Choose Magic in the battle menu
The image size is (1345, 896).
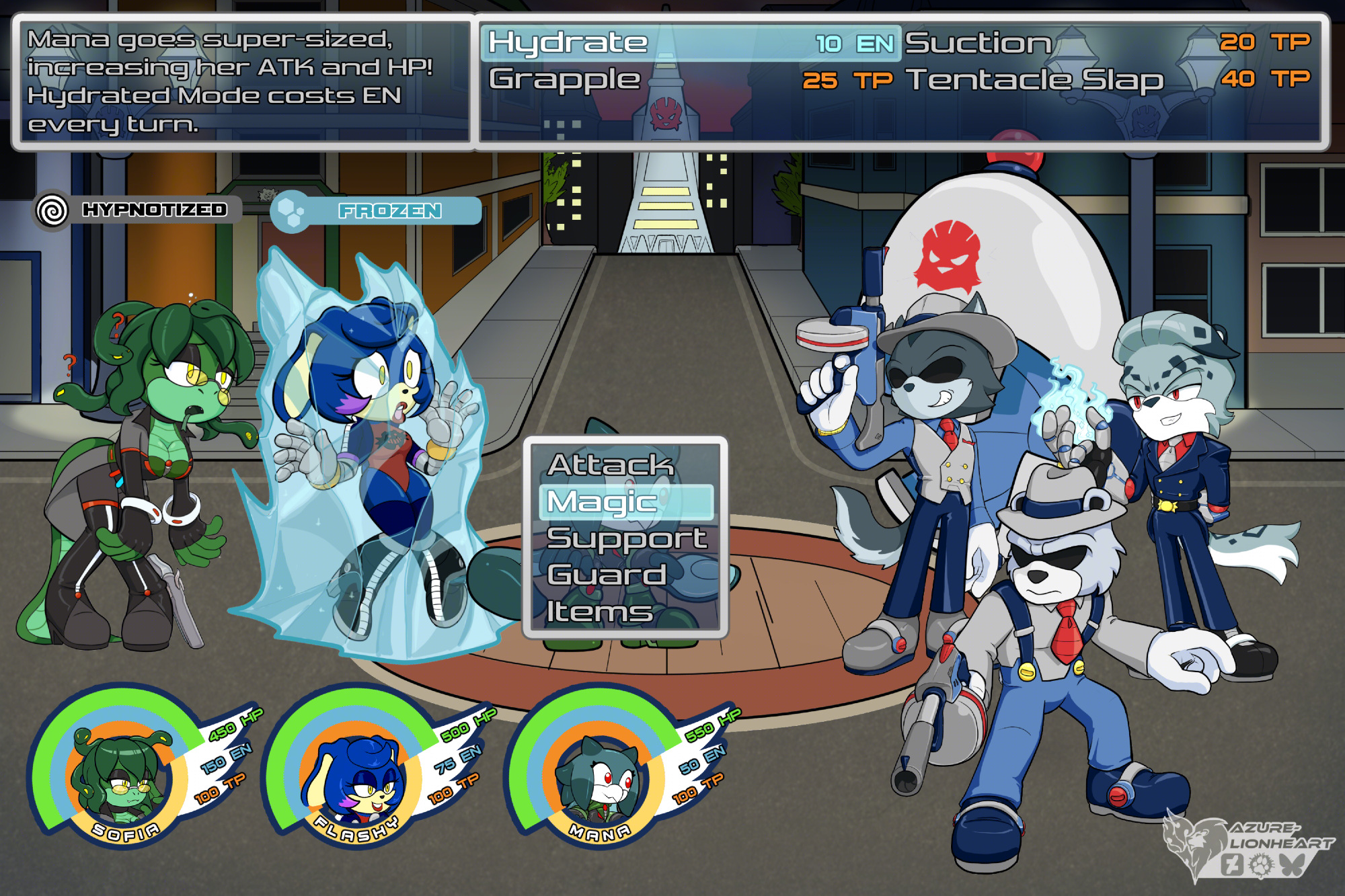click(625, 502)
